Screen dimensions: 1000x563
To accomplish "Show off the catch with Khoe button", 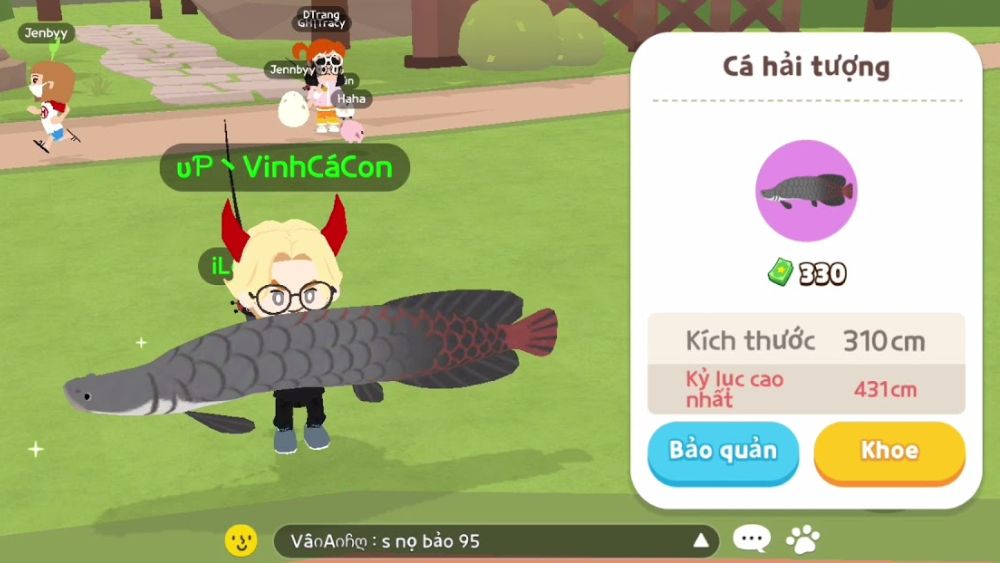I will click(889, 451).
